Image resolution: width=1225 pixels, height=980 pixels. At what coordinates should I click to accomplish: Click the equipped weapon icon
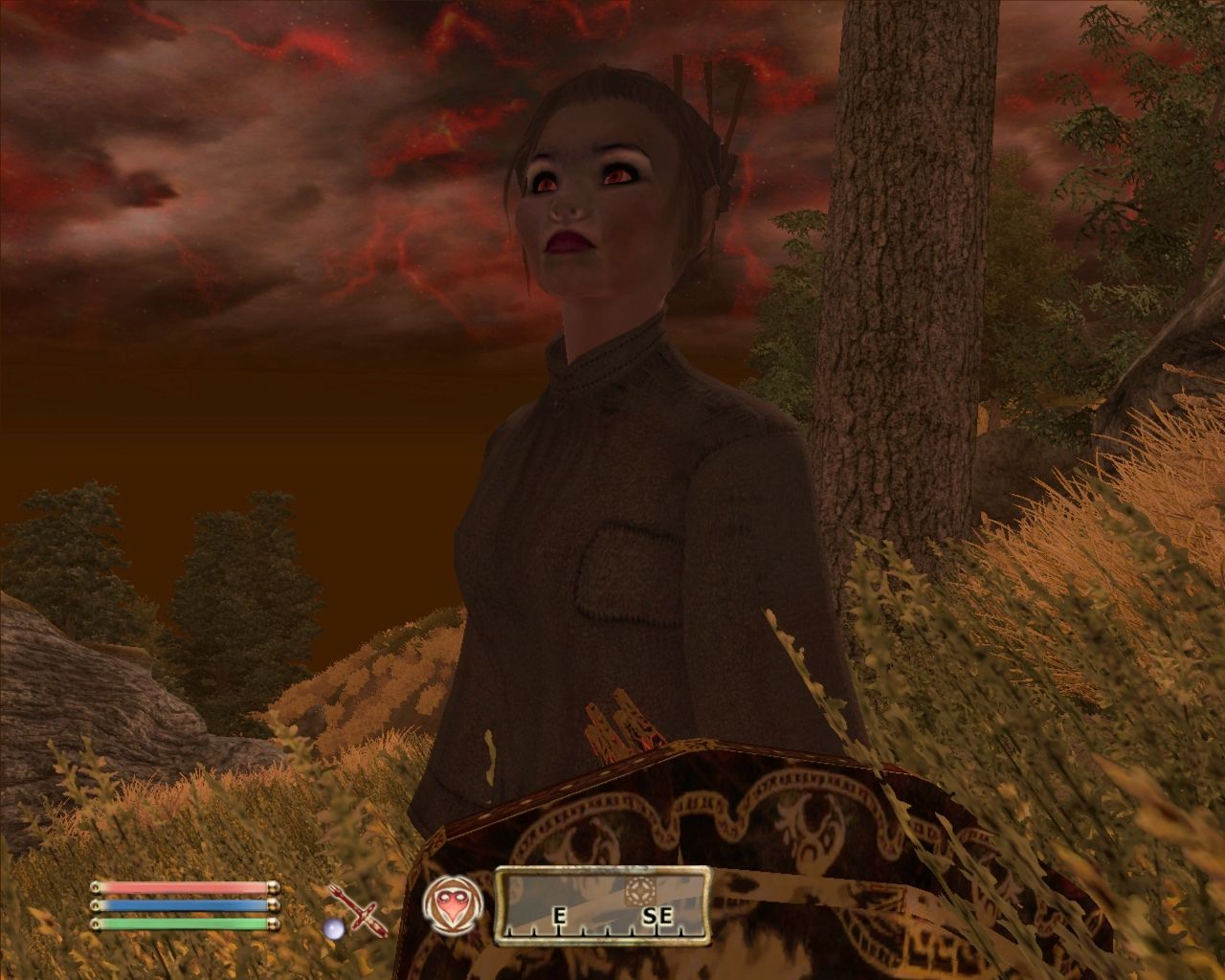pyautogui.click(x=357, y=907)
